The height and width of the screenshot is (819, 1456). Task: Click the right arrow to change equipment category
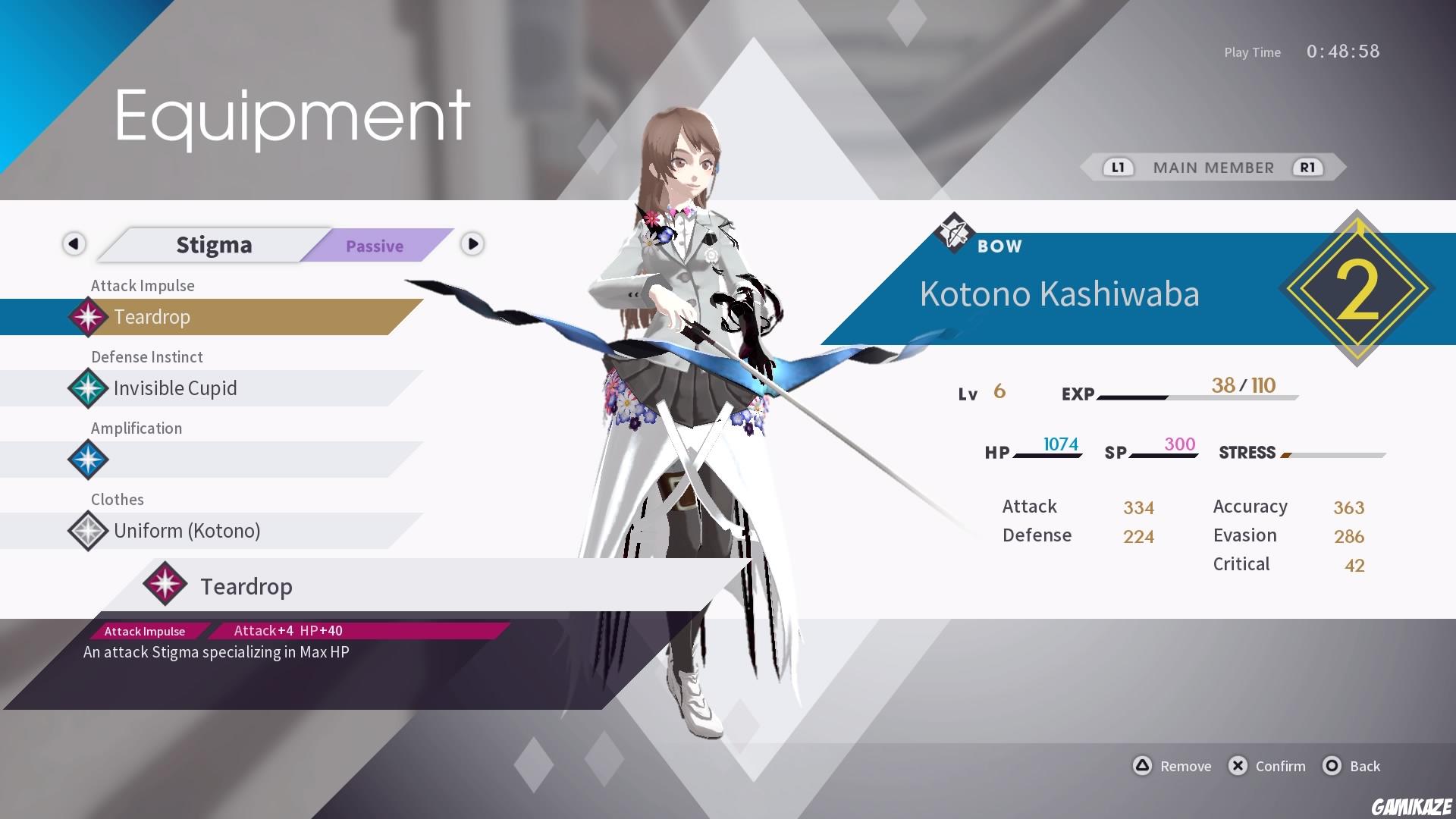click(x=472, y=245)
